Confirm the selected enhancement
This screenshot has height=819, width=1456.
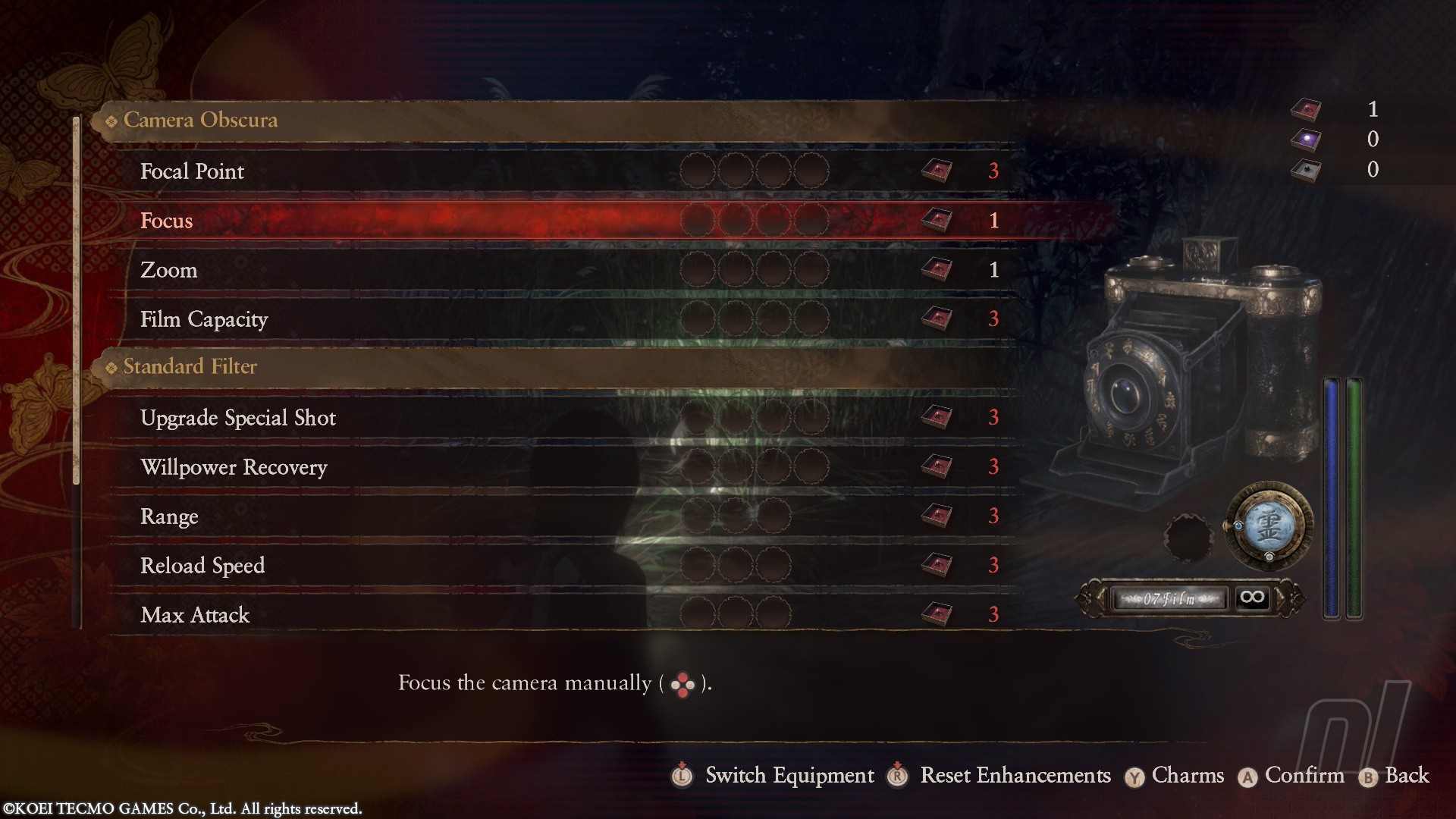(1304, 776)
